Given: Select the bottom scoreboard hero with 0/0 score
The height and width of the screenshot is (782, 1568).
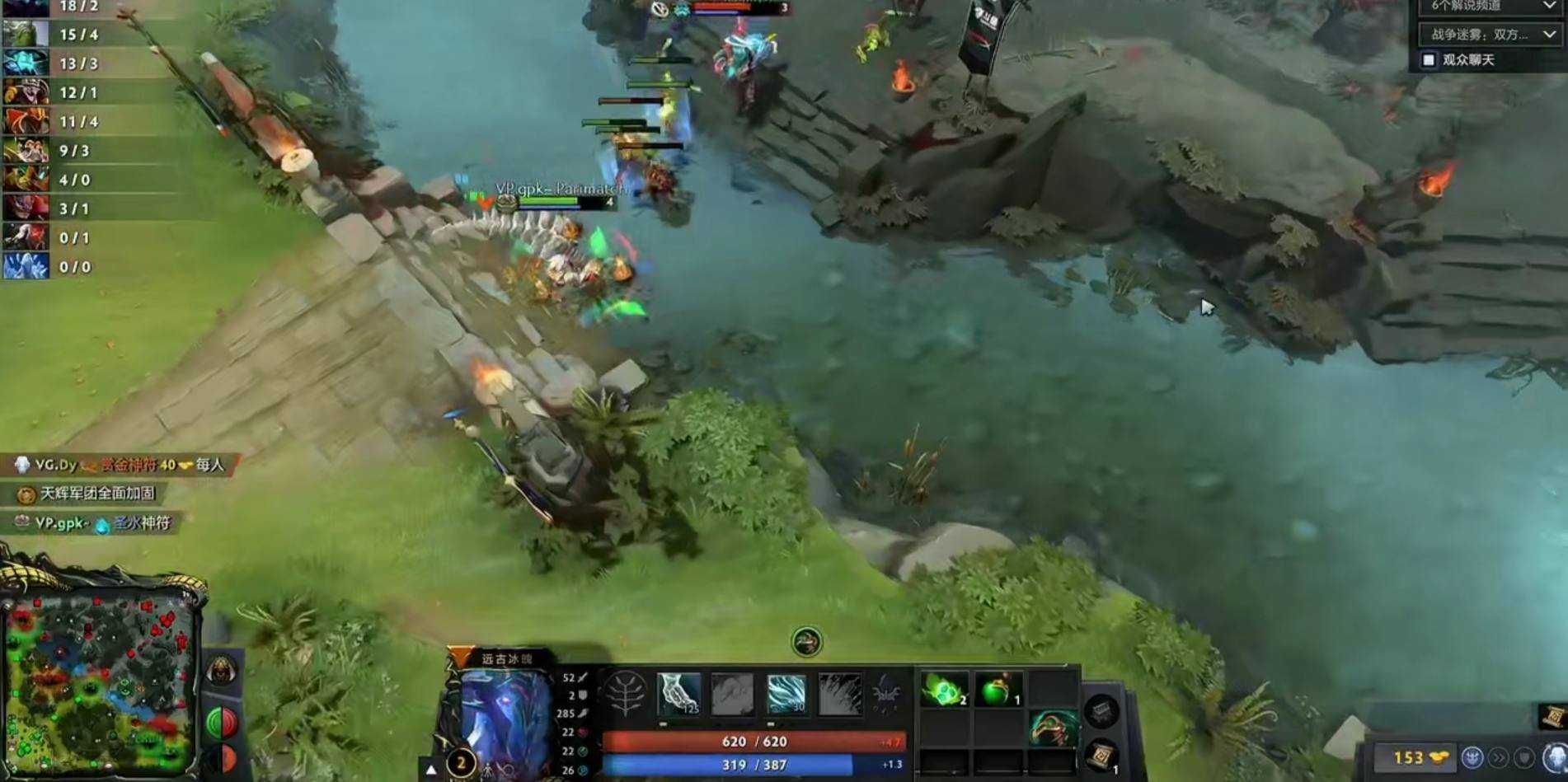Looking at the screenshot, I should click(x=25, y=267).
